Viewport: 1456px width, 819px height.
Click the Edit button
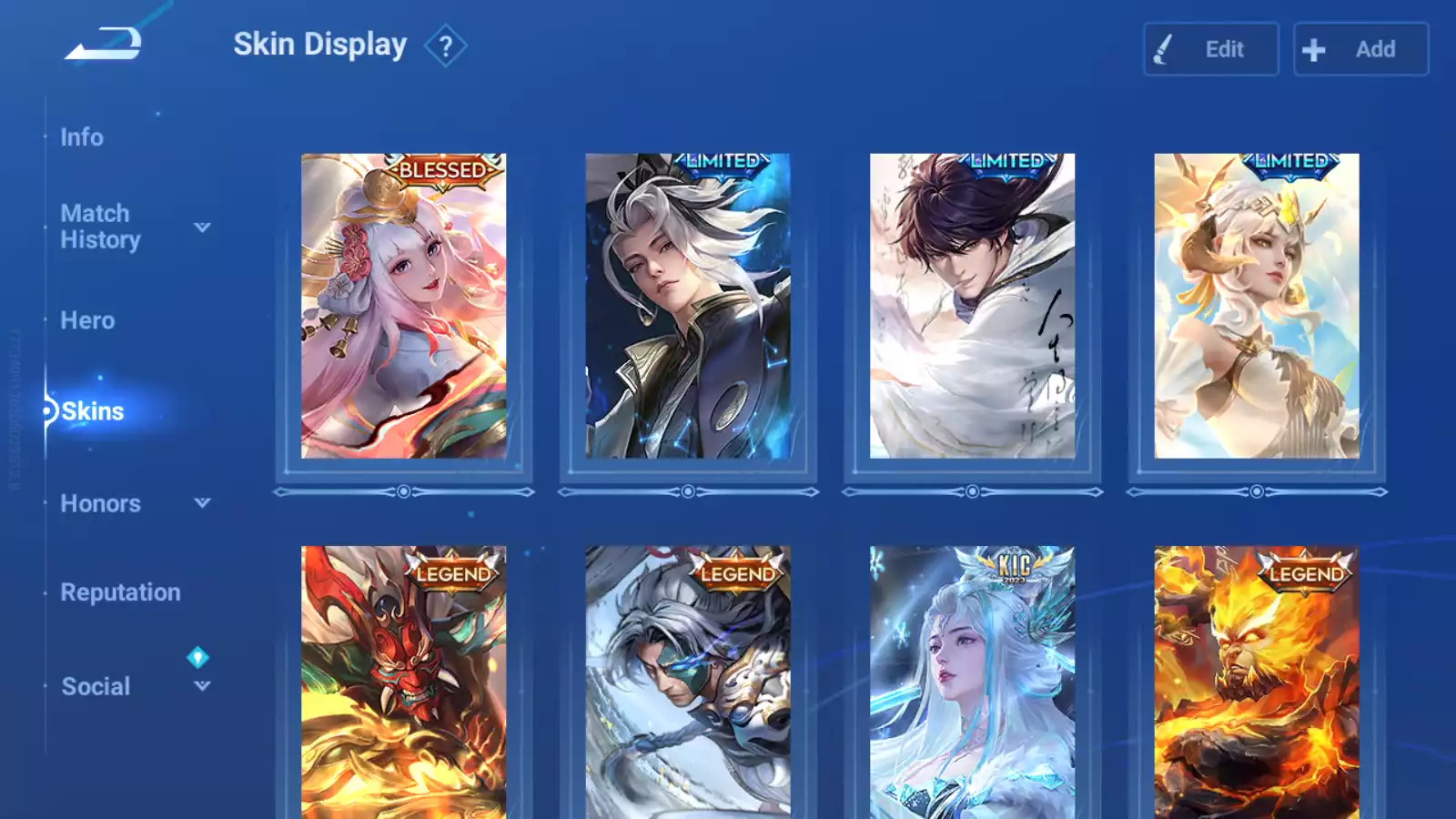pos(1210,49)
